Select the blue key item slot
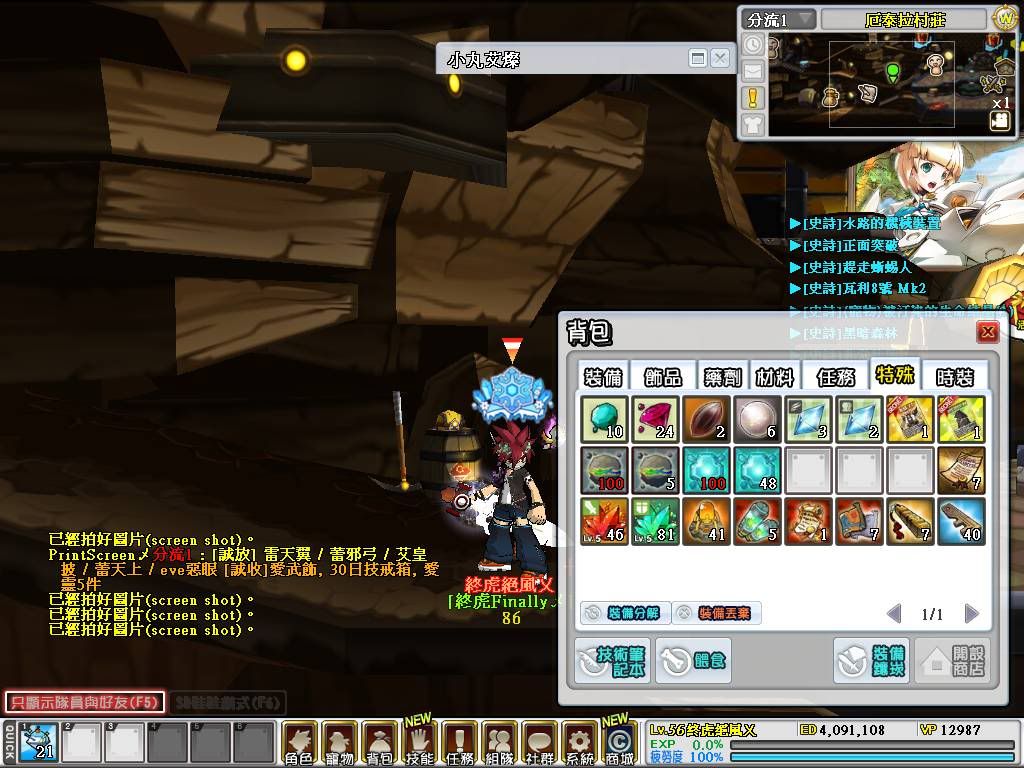This screenshot has width=1024, height=768. (962, 522)
